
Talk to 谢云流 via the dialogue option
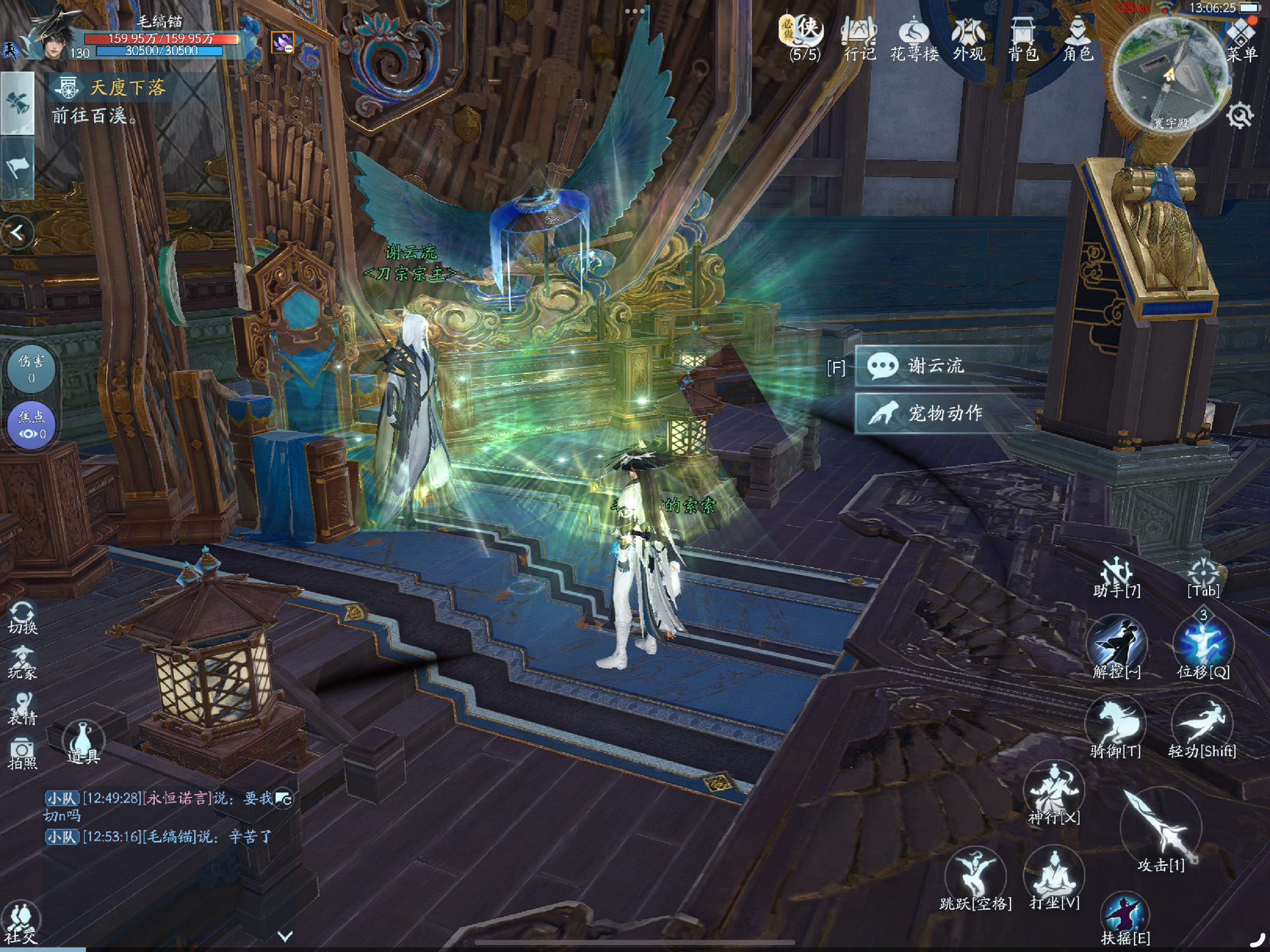[x=936, y=366]
